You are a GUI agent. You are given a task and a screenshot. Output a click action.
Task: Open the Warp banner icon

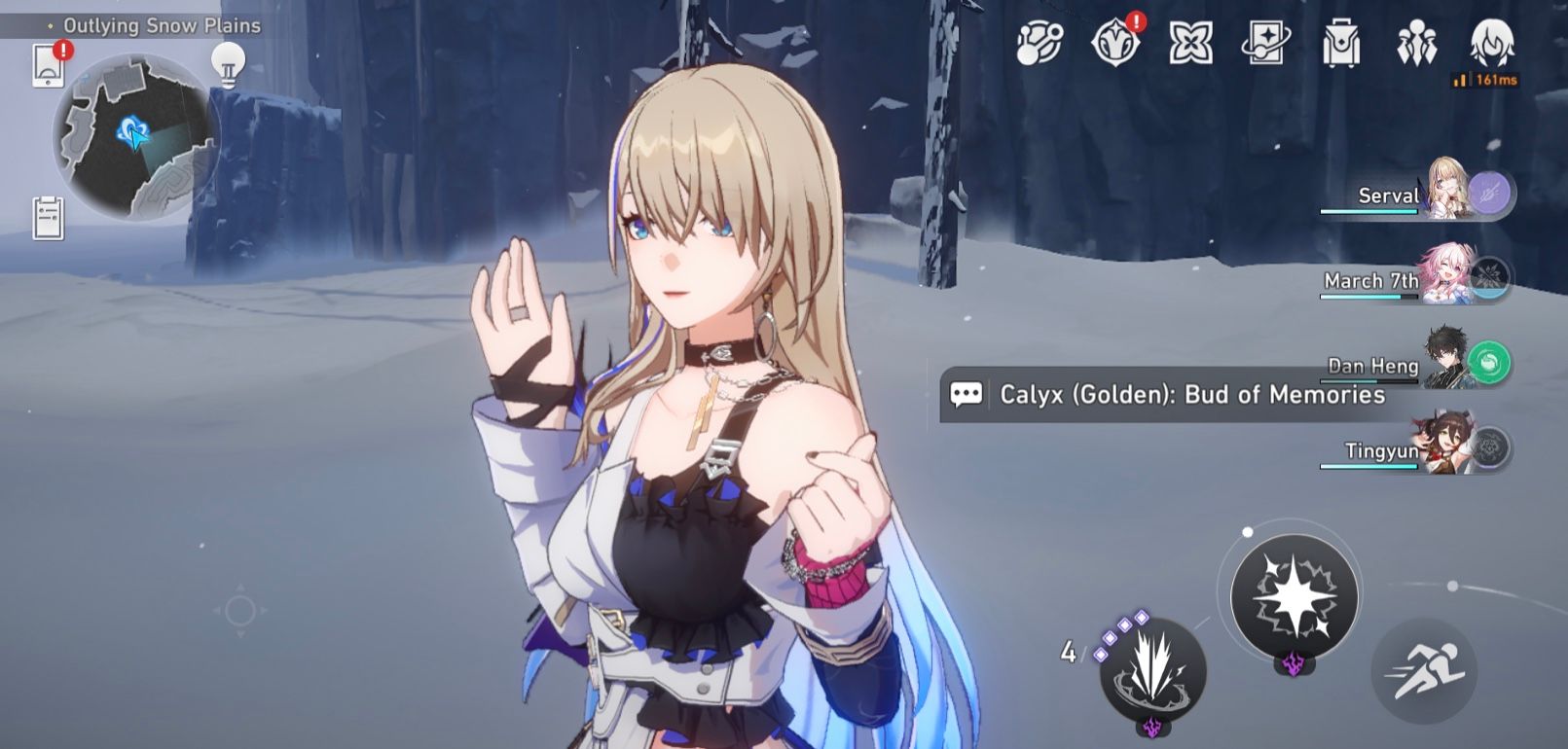tap(1267, 41)
